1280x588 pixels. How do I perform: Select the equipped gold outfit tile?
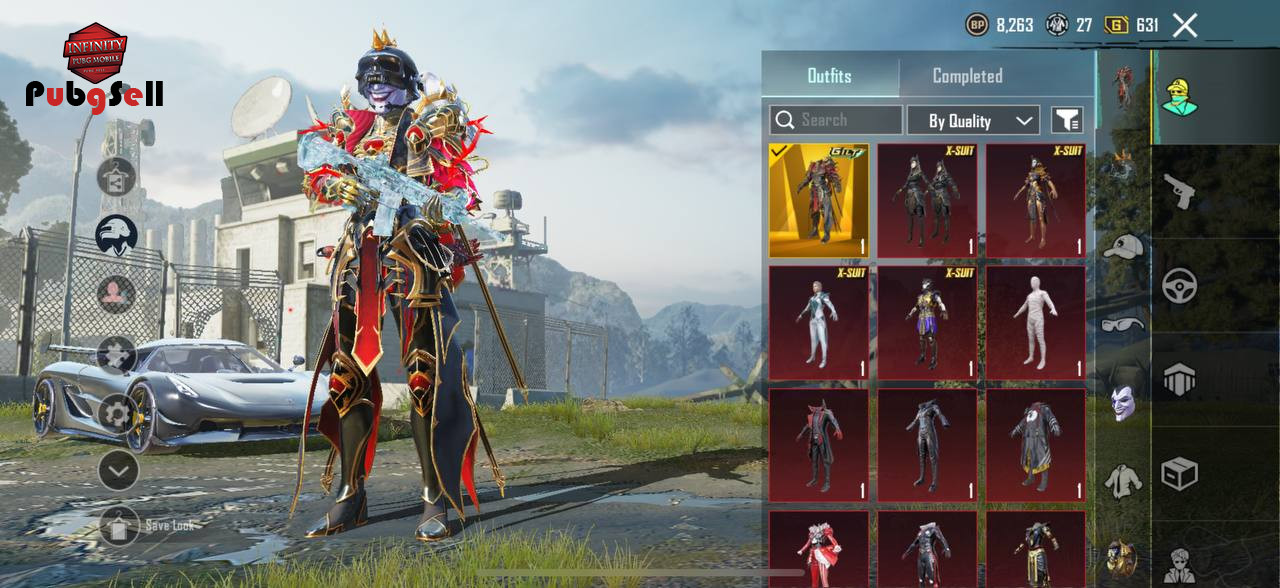click(x=819, y=201)
